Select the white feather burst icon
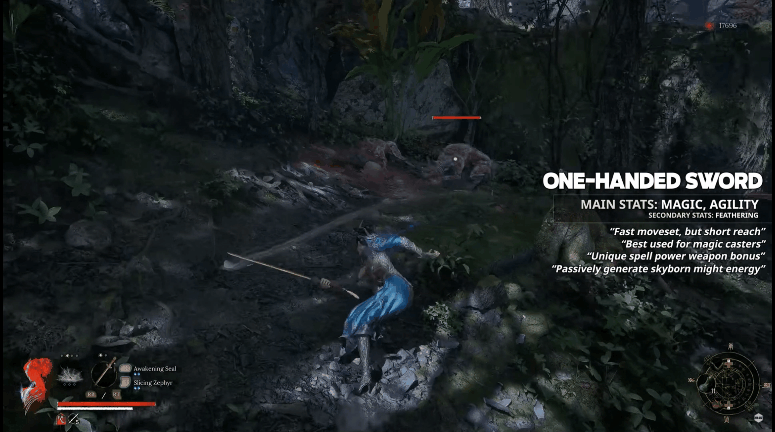This screenshot has width=775, height=432. pos(70,374)
